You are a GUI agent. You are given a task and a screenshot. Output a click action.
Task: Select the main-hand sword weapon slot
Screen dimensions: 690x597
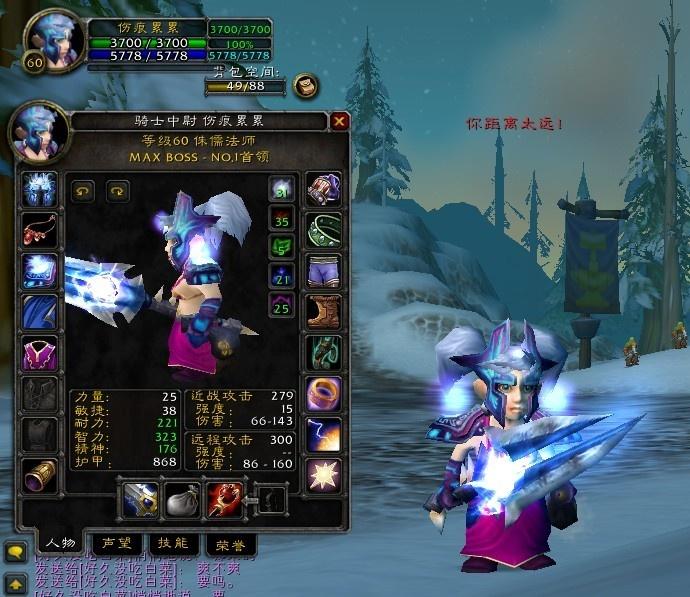(x=138, y=500)
